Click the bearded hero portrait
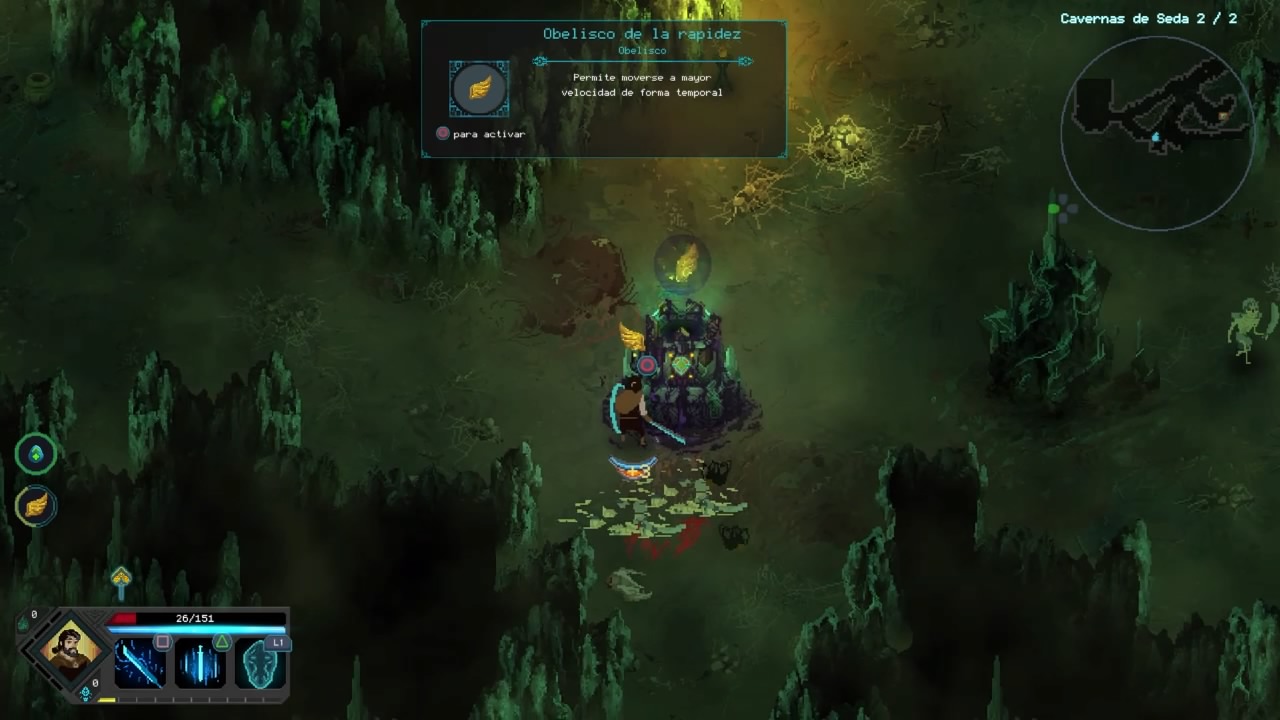 pyautogui.click(x=70, y=650)
